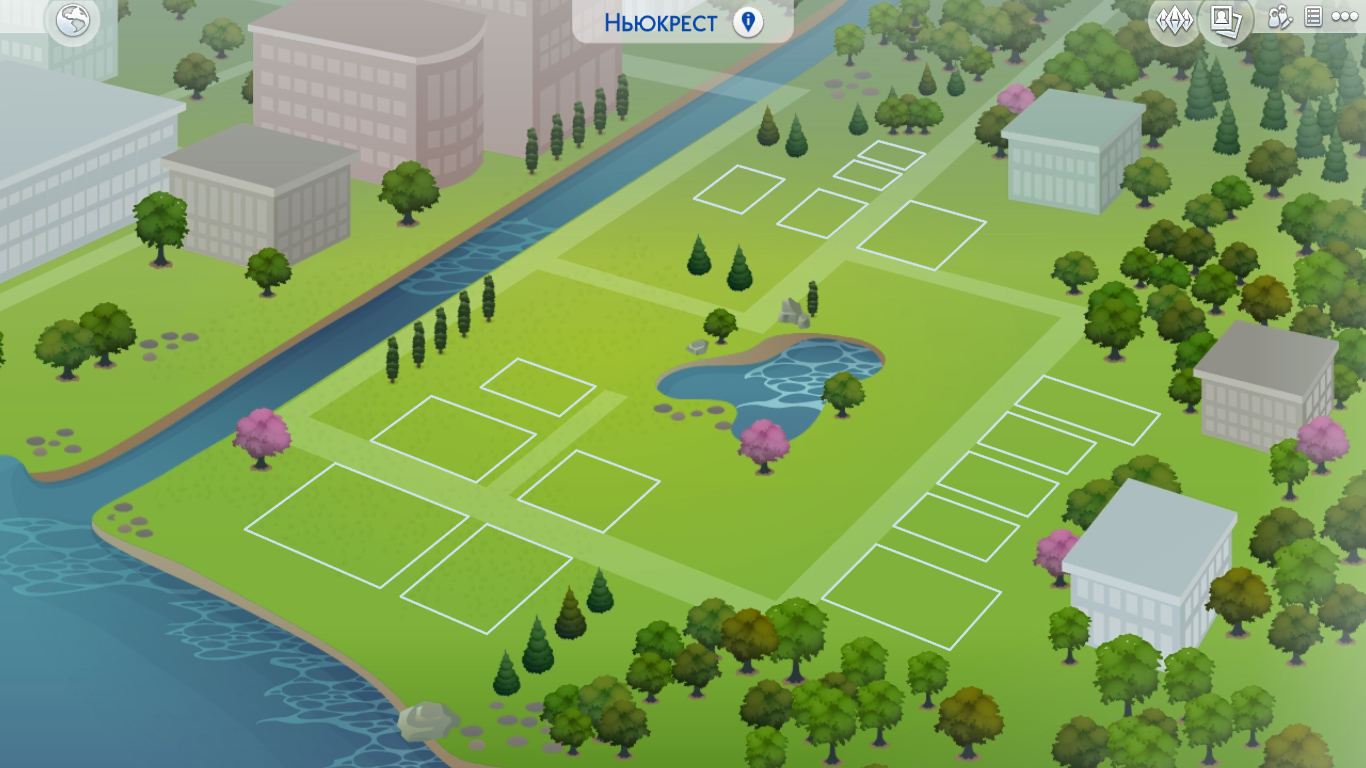Click the three plumbob diamonds button
The image size is (1366, 768).
(x=1174, y=21)
